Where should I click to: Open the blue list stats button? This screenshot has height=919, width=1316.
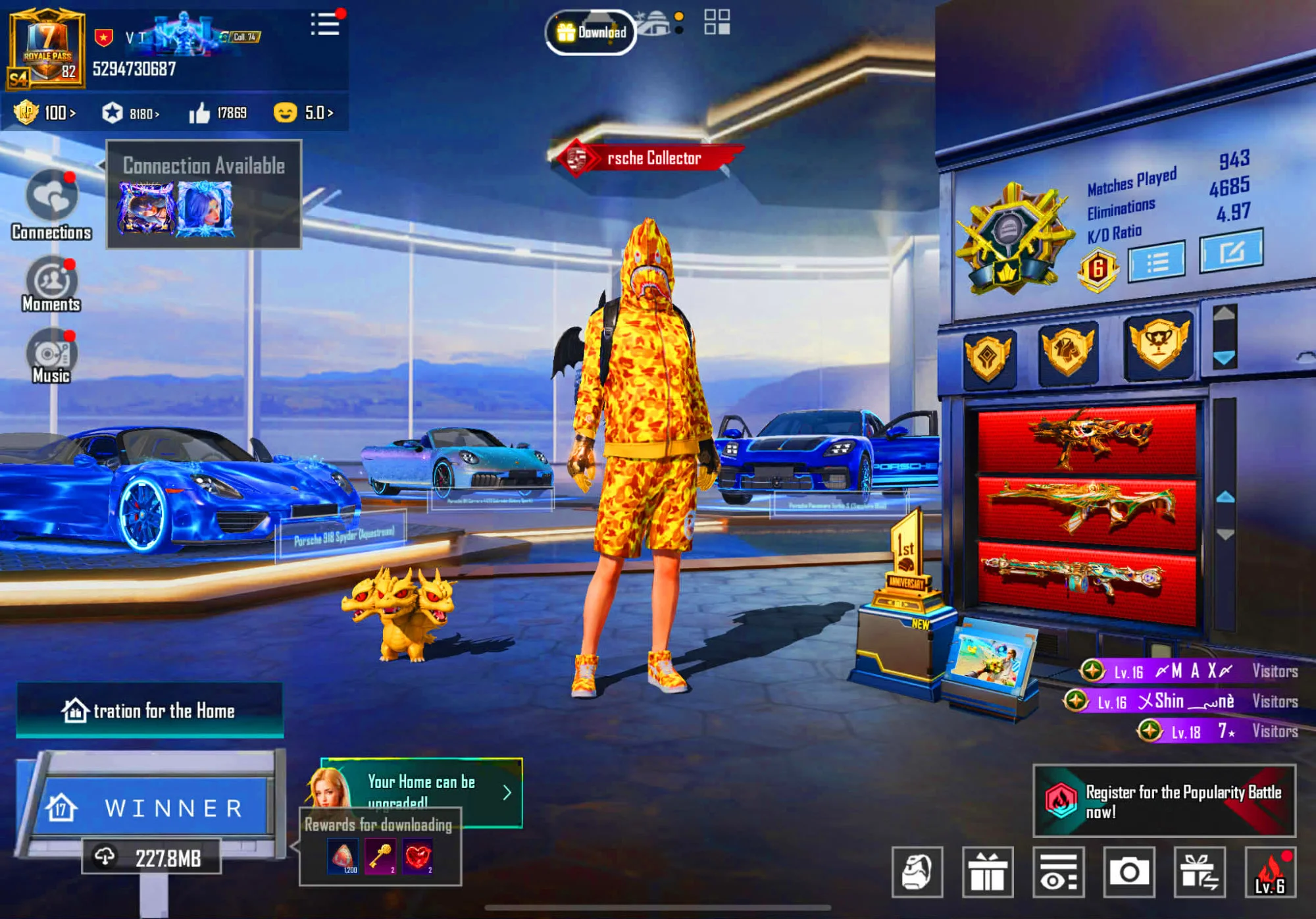click(x=1156, y=262)
